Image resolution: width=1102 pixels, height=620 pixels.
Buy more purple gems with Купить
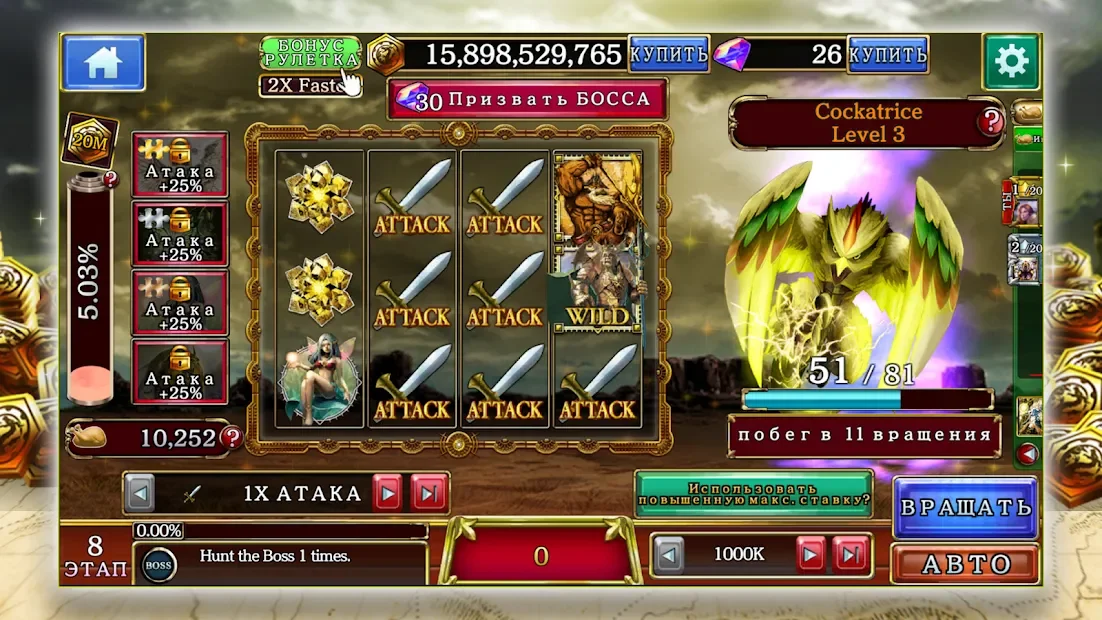click(x=887, y=54)
